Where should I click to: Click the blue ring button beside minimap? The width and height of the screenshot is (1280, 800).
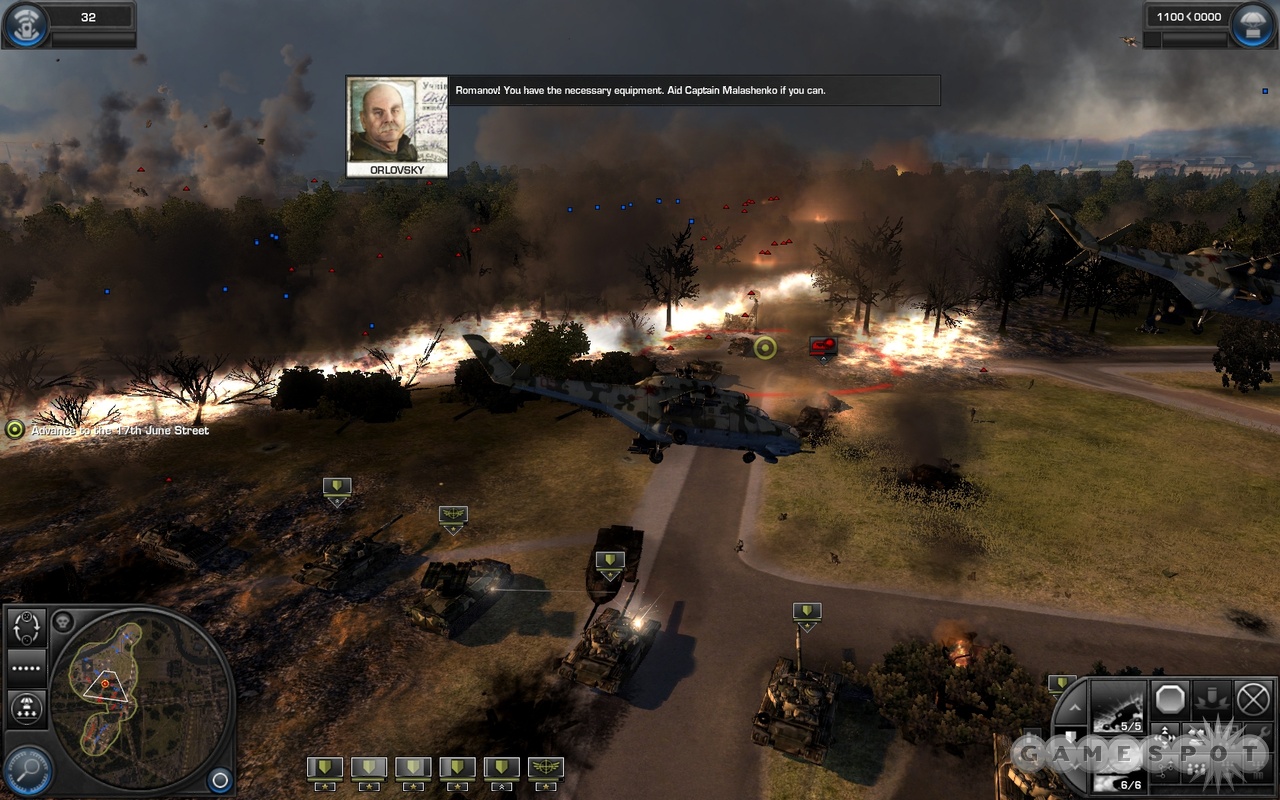tap(219, 779)
